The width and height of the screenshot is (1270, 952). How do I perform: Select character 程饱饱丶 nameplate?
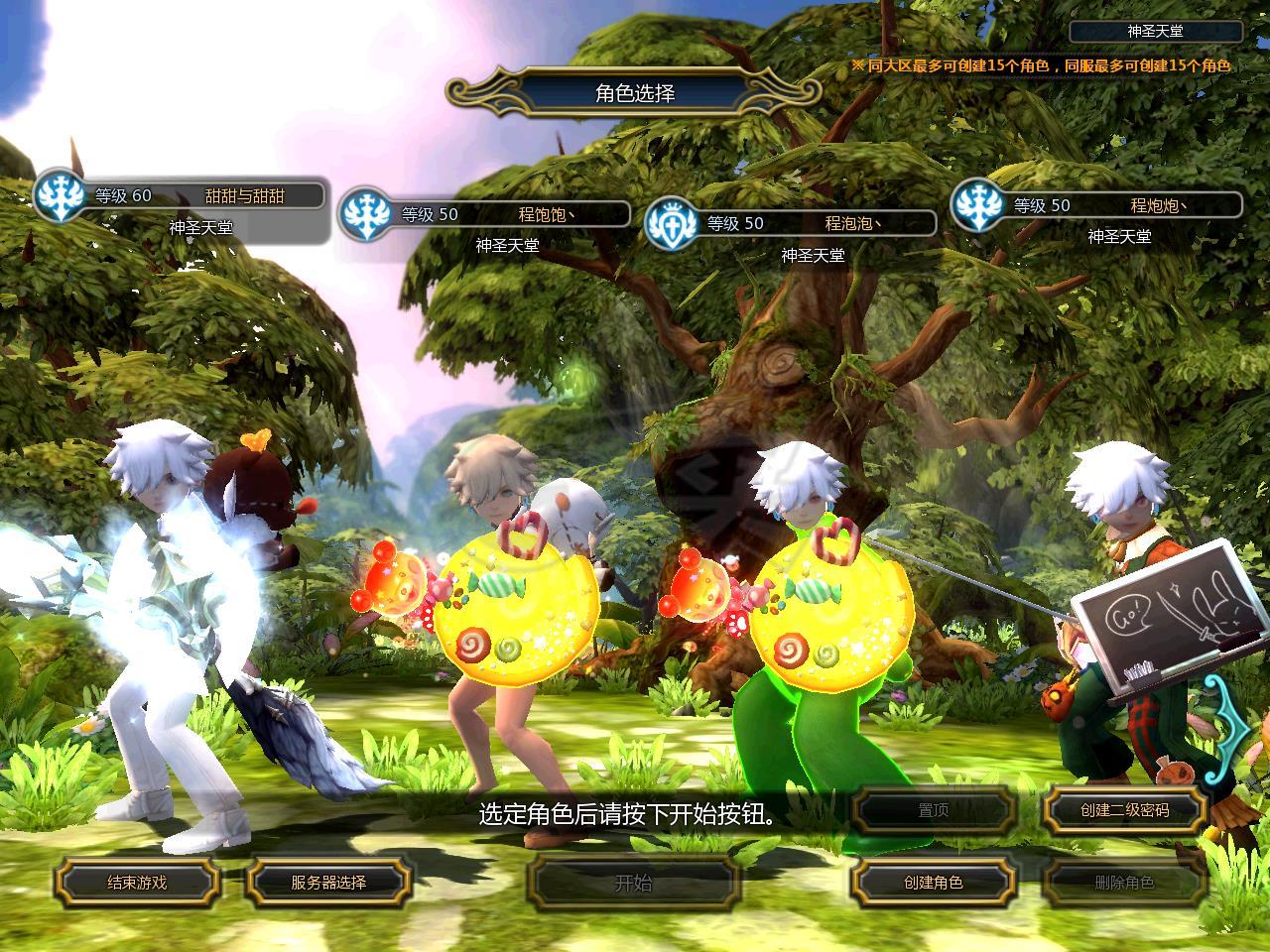486,214
